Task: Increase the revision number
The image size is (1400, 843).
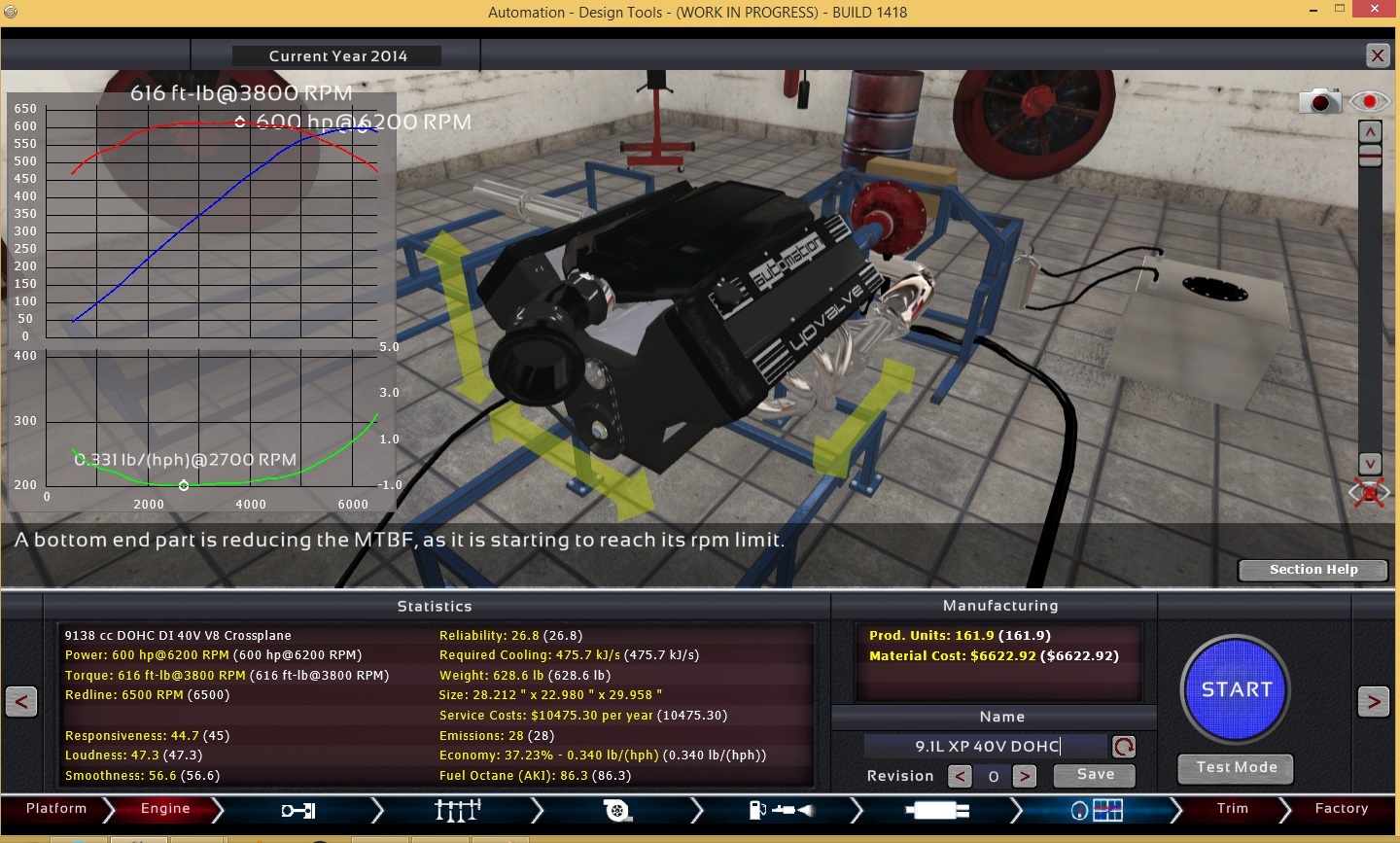Action: tap(1024, 776)
